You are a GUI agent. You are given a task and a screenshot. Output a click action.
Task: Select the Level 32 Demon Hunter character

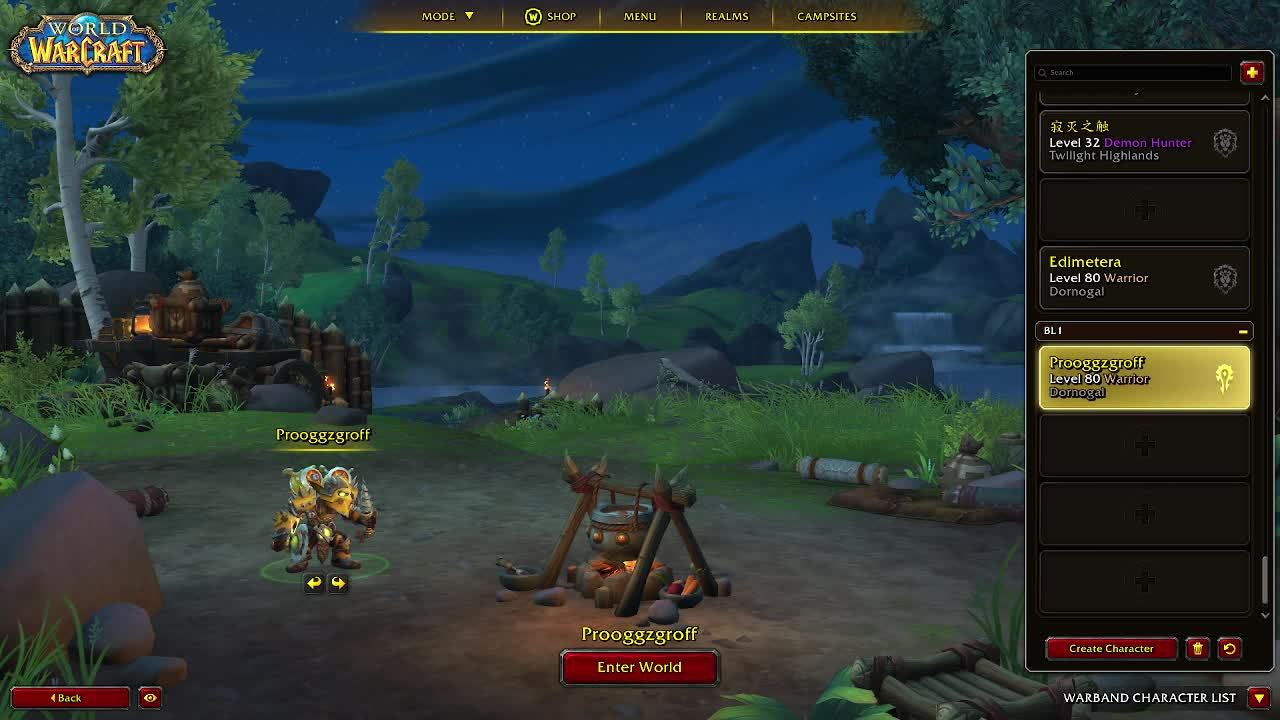click(x=1144, y=142)
